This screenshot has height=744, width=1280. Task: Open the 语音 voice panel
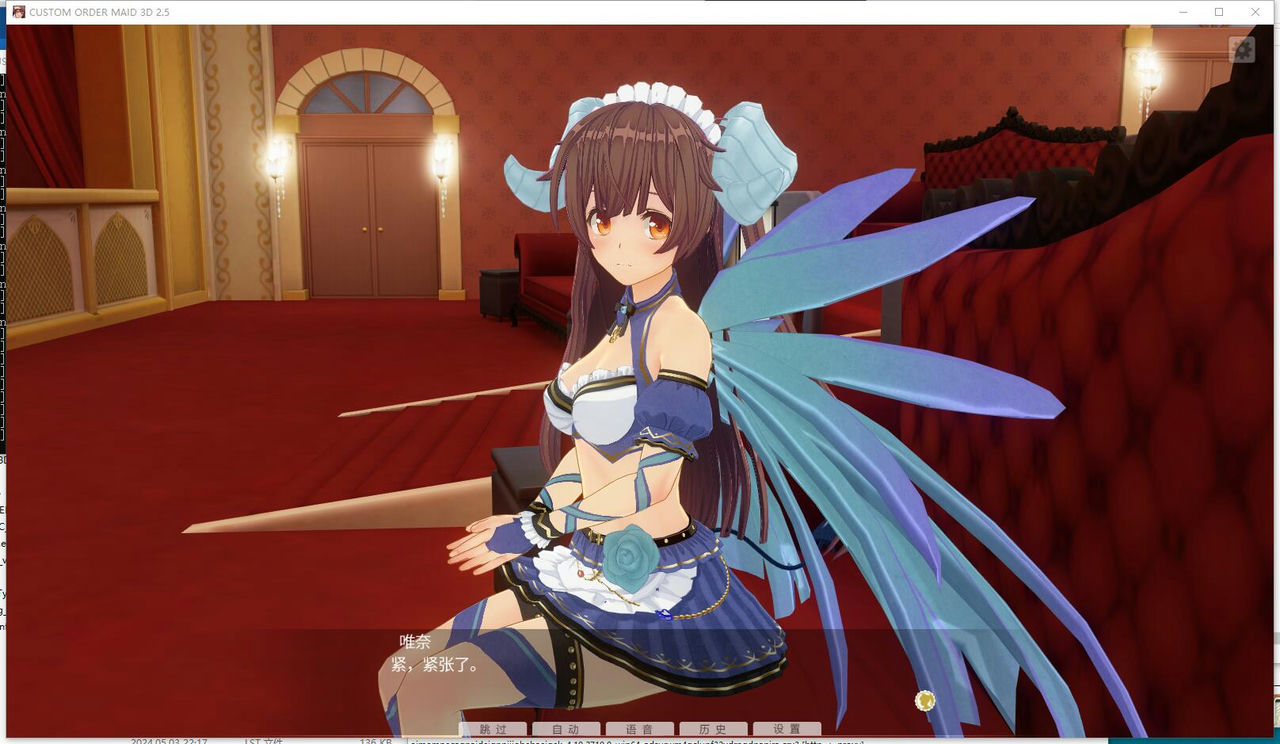(x=639, y=729)
